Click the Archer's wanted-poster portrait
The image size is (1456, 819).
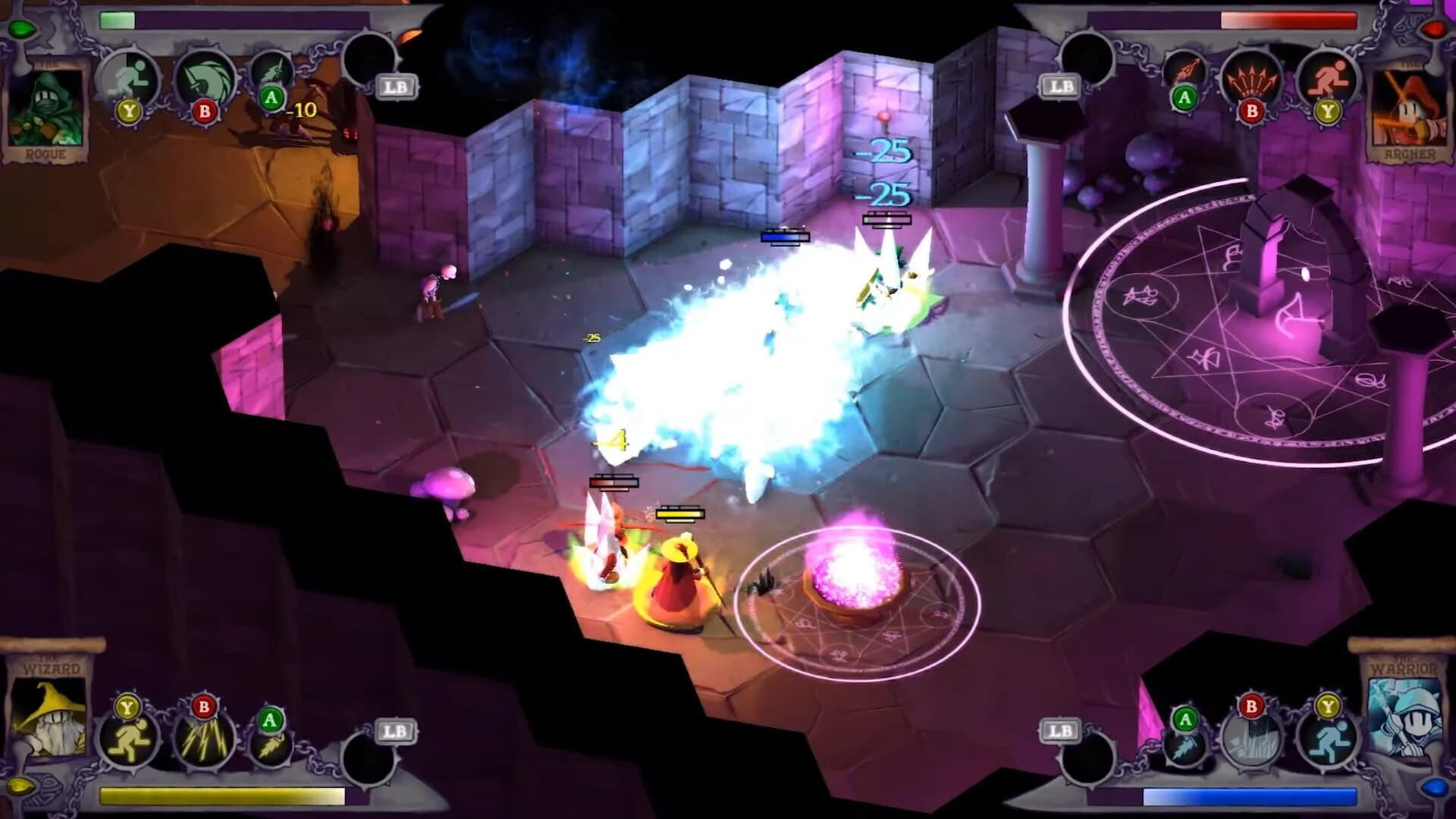pyautogui.click(x=1409, y=106)
